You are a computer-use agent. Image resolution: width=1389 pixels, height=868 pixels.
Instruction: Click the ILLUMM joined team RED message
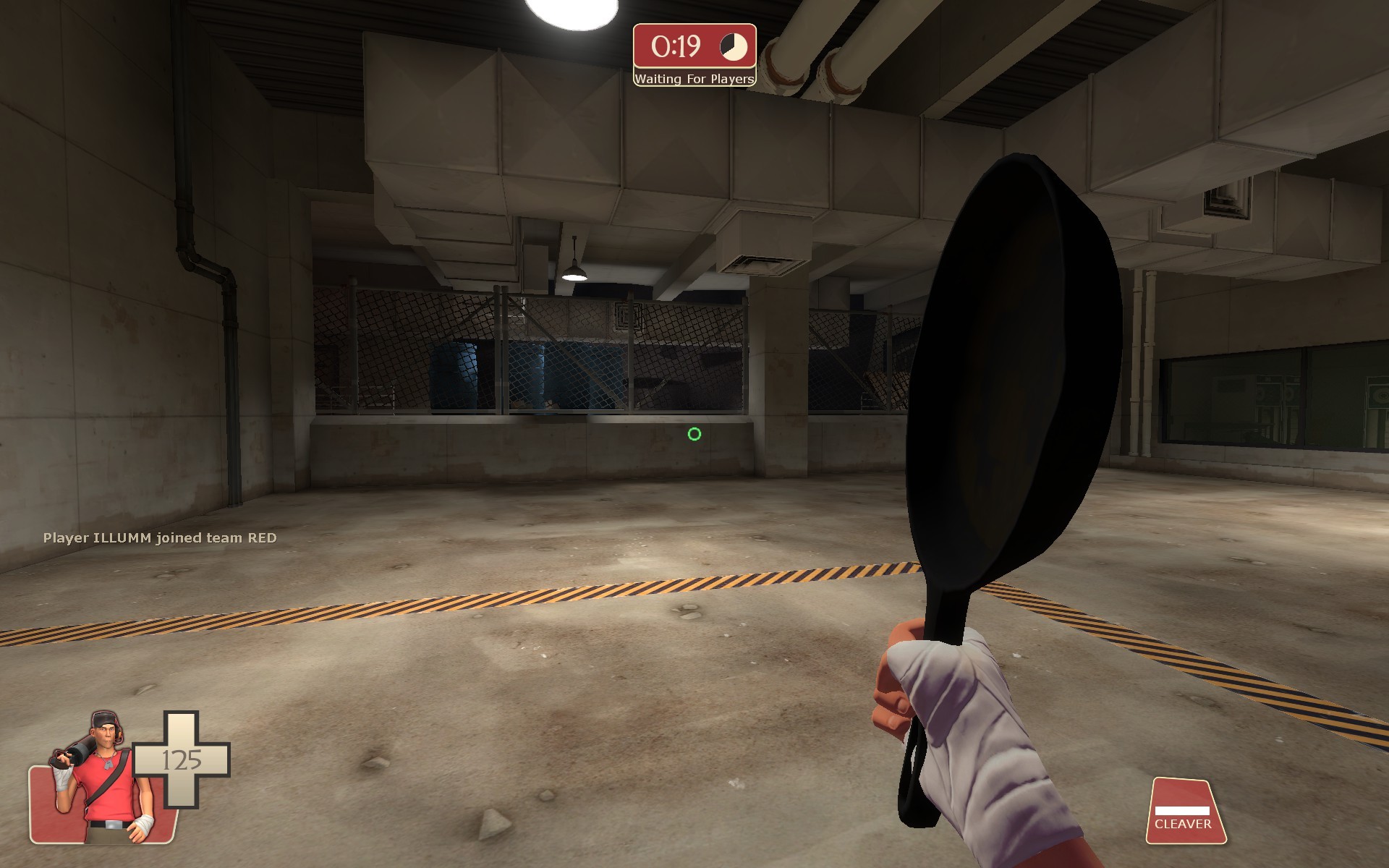click(x=159, y=538)
